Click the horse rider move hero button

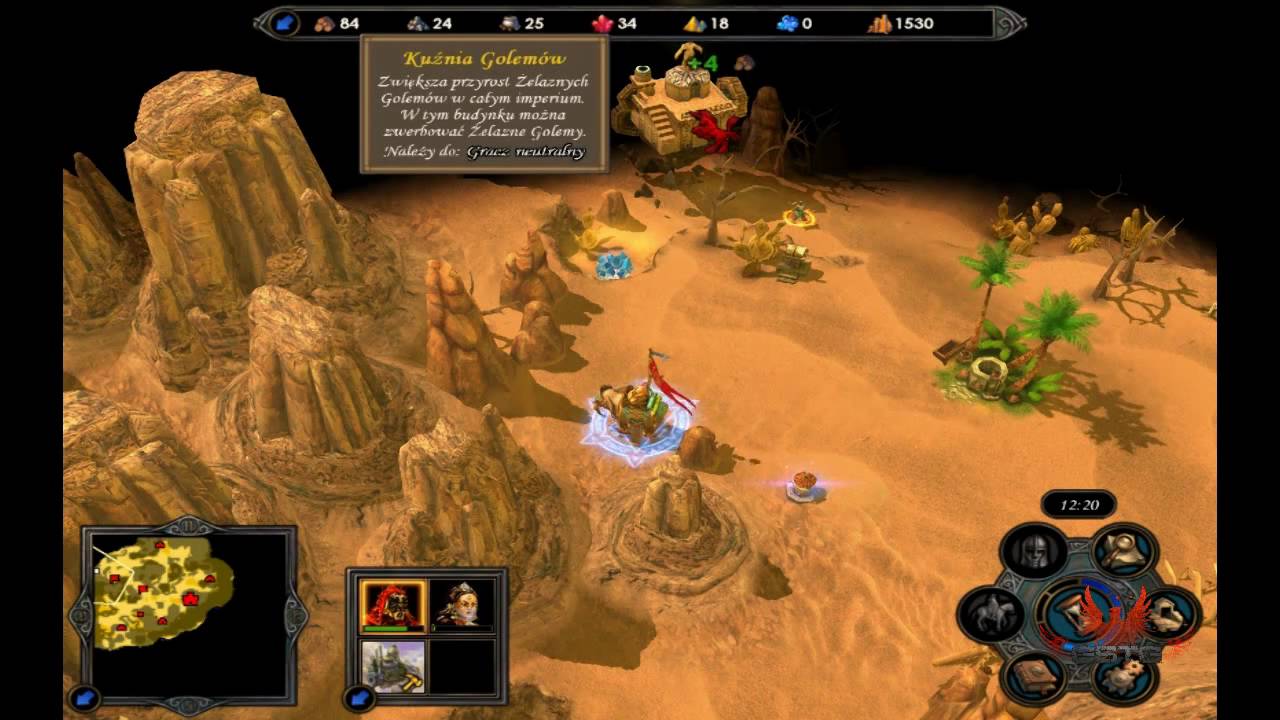pos(990,613)
